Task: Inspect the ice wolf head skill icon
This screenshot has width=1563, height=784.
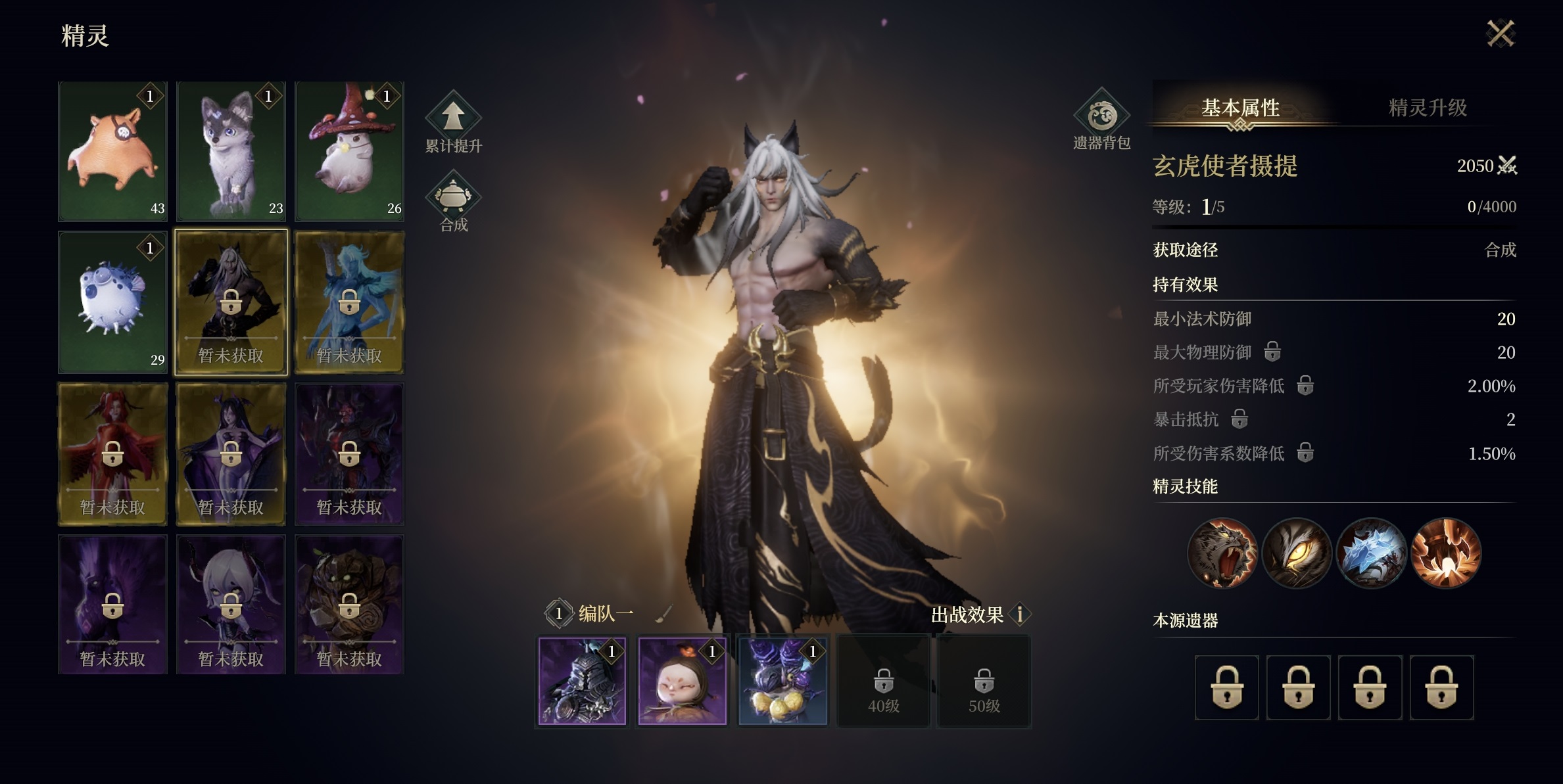Action: (x=1372, y=553)
